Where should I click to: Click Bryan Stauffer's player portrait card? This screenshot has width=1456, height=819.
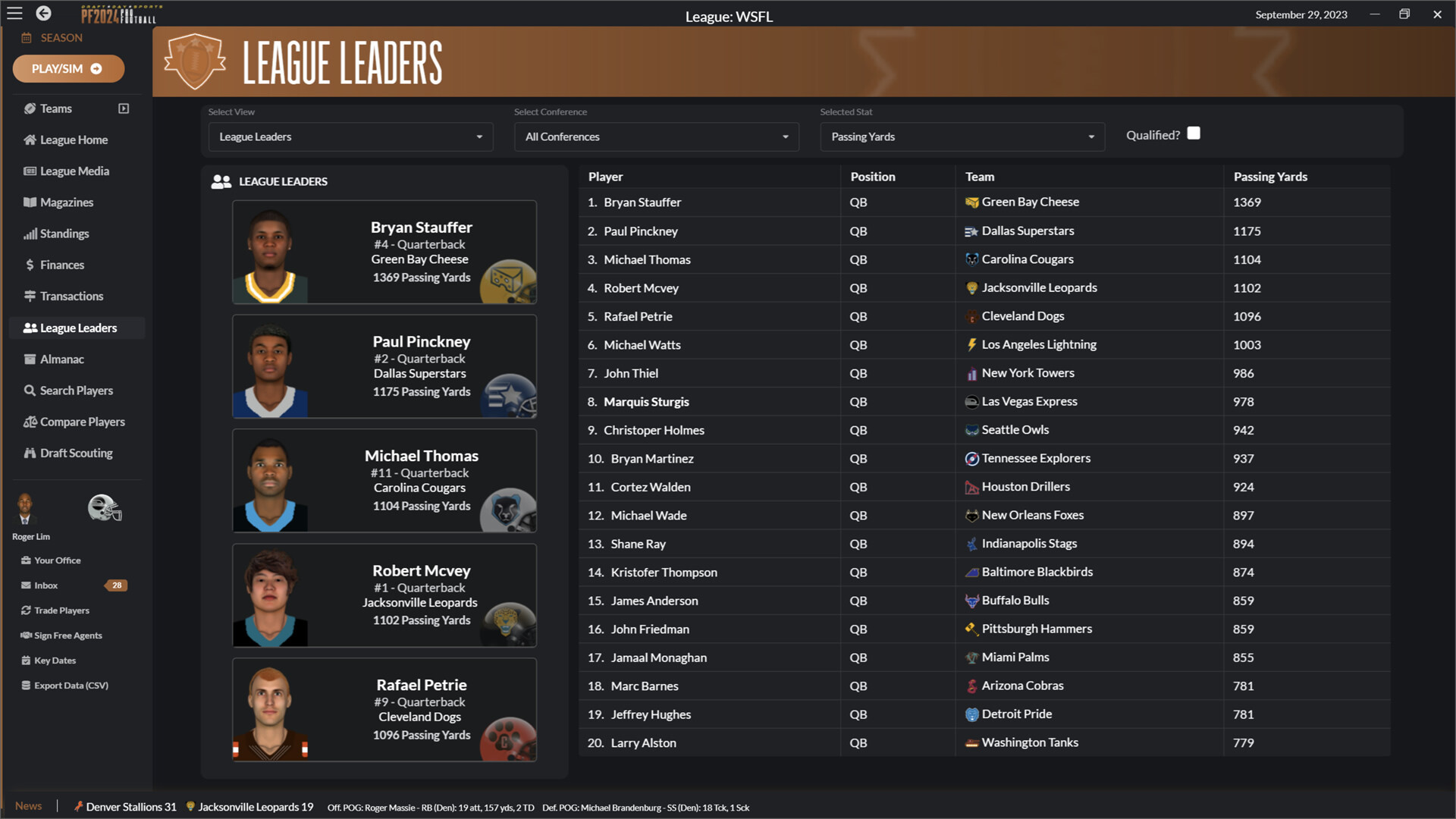(x=384, y=252)
